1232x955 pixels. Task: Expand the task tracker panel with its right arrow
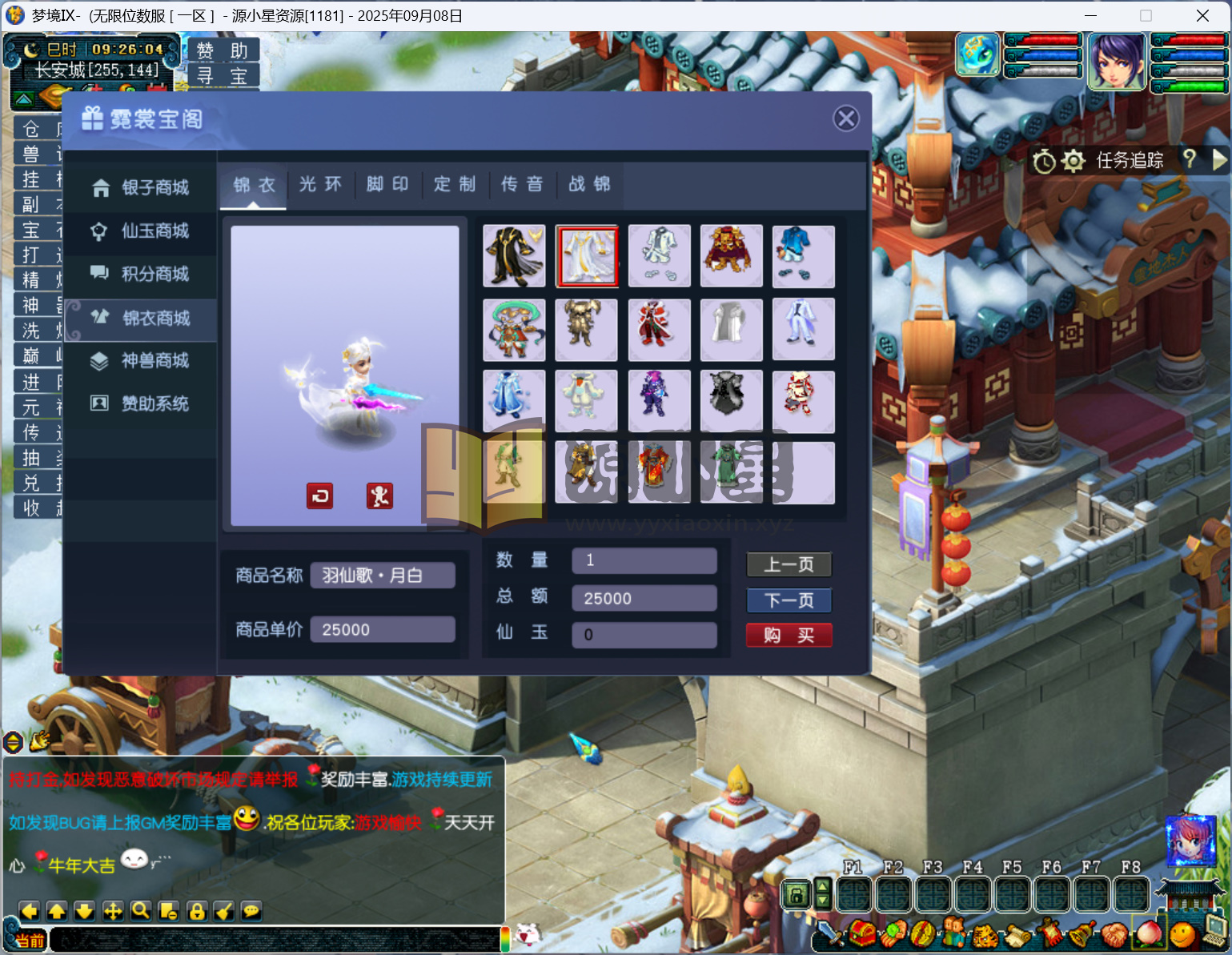click(x=1218, y=160)
